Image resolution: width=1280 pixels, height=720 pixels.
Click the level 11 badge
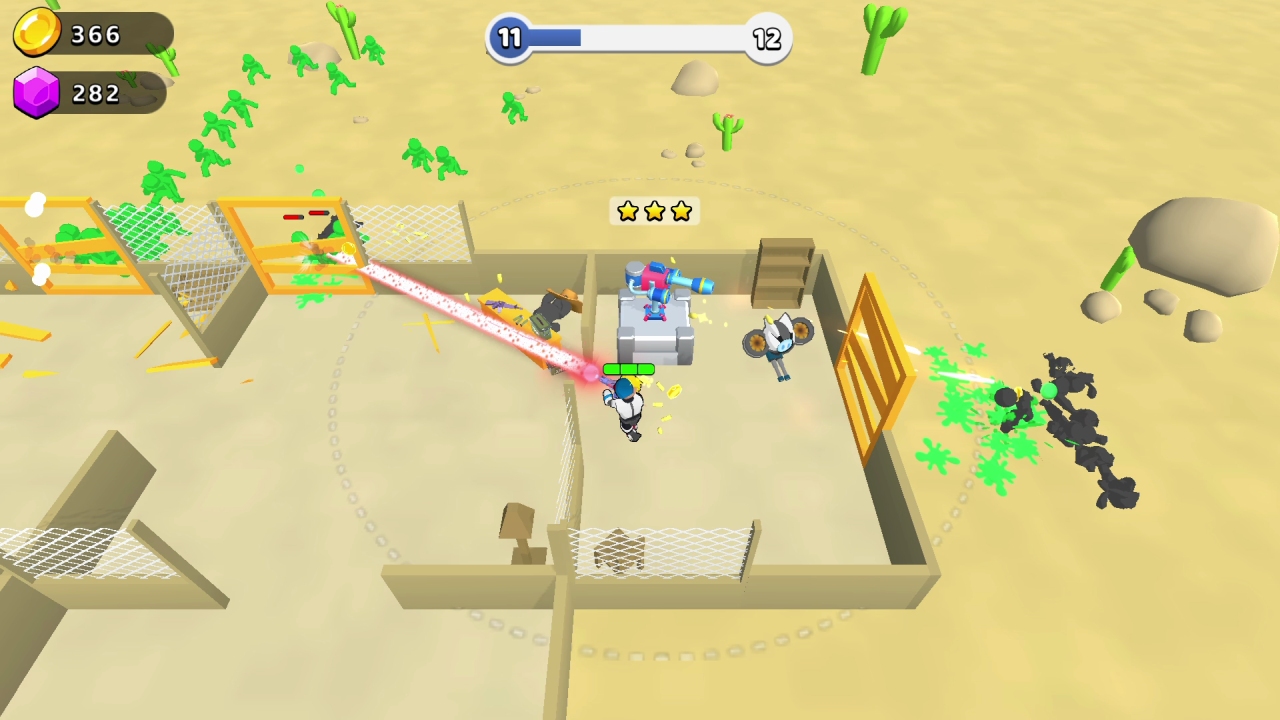[509, 39]
